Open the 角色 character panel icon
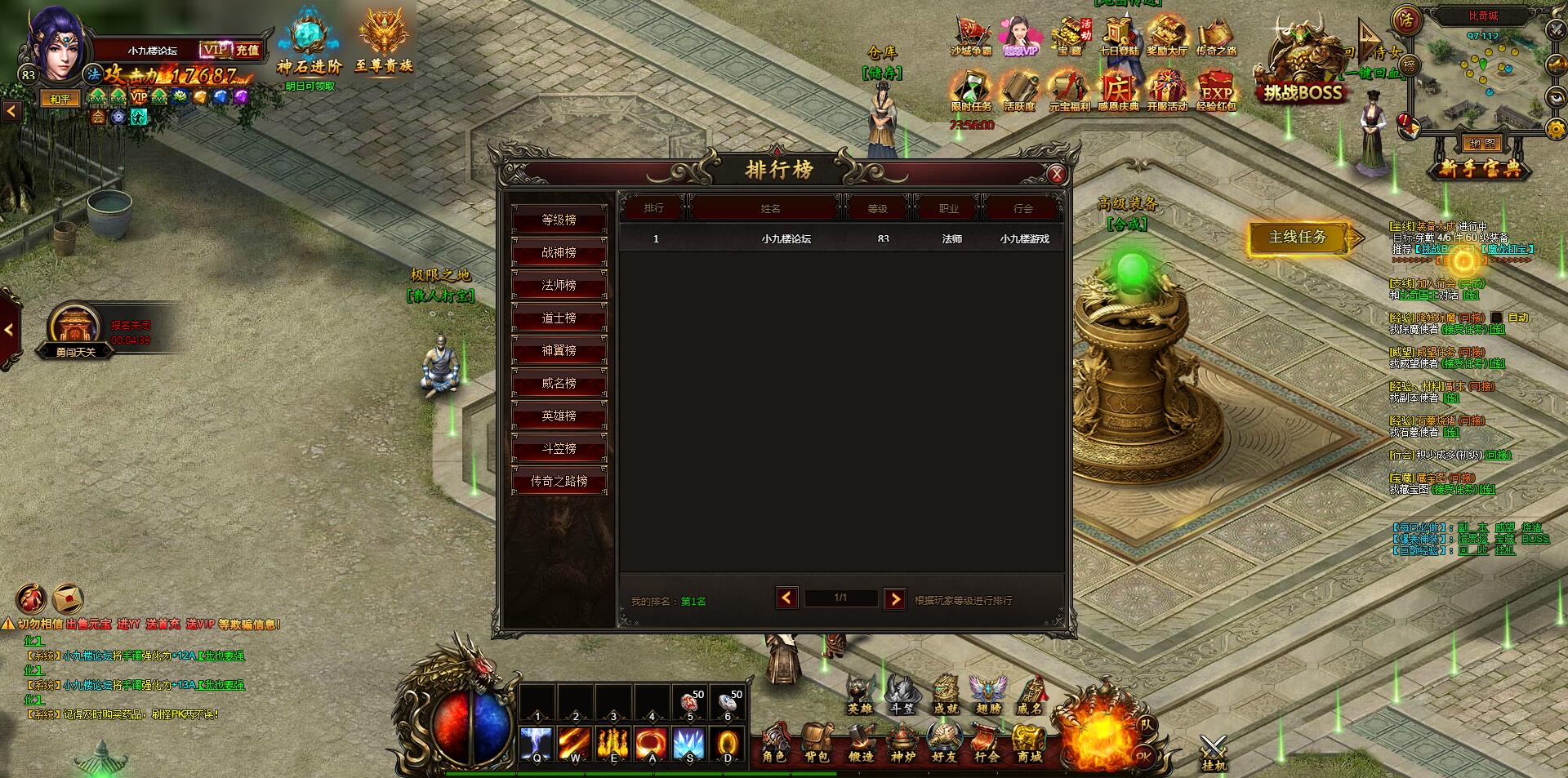 pos(774,742)
